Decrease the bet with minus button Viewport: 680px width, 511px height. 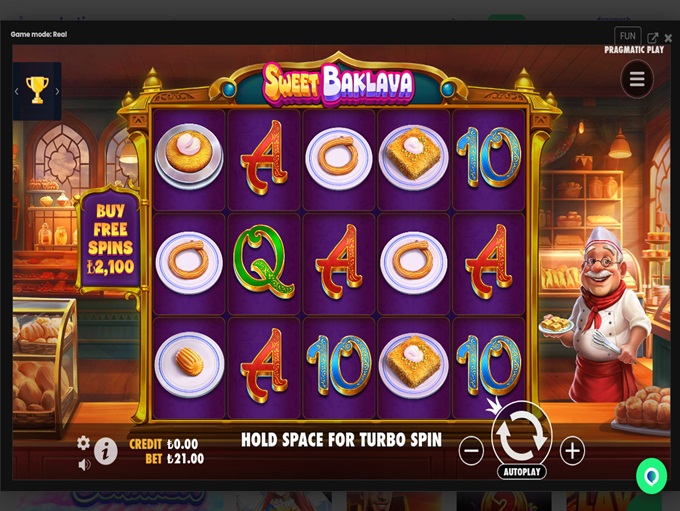pos(471,451)
